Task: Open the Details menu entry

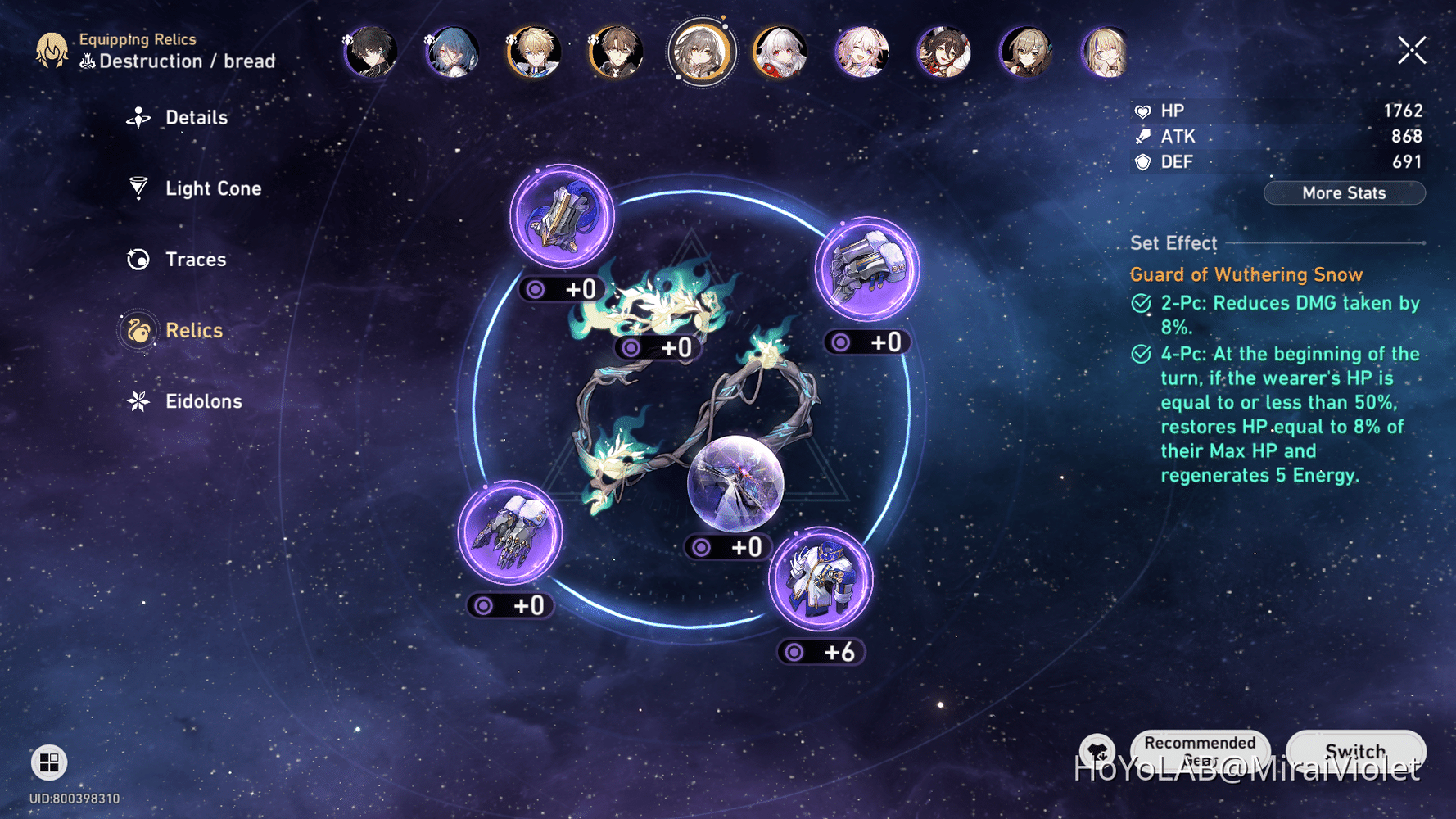Action: [x=196, y=118]
